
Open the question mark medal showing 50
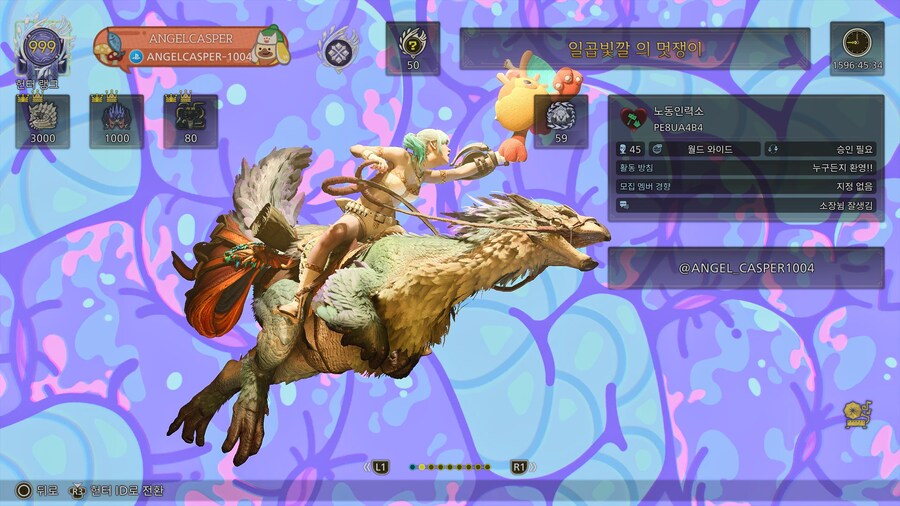pos(413,48)
